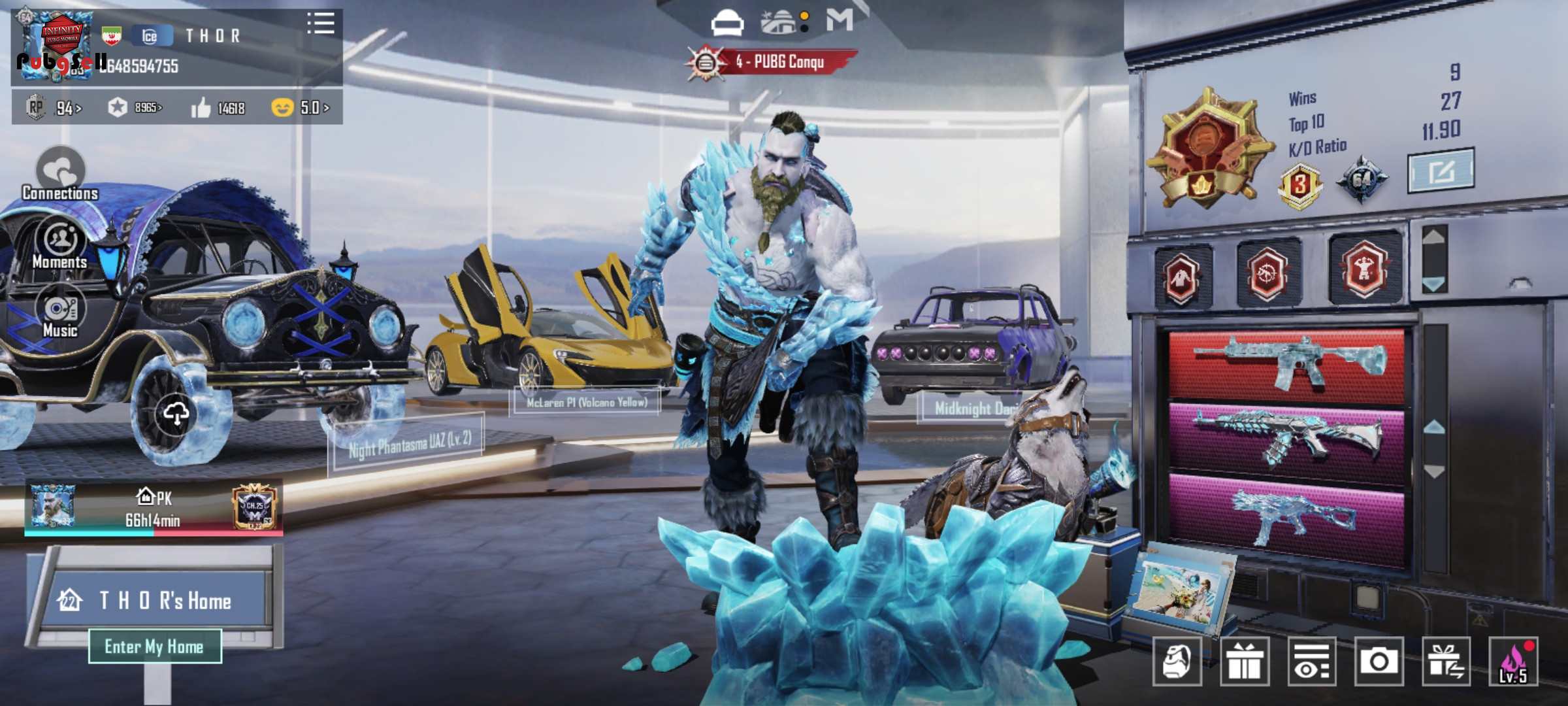This screenshot has width=1568, height=706.
Task: Edit the stats card with pencil button
Action: [x=1440, y=171]
